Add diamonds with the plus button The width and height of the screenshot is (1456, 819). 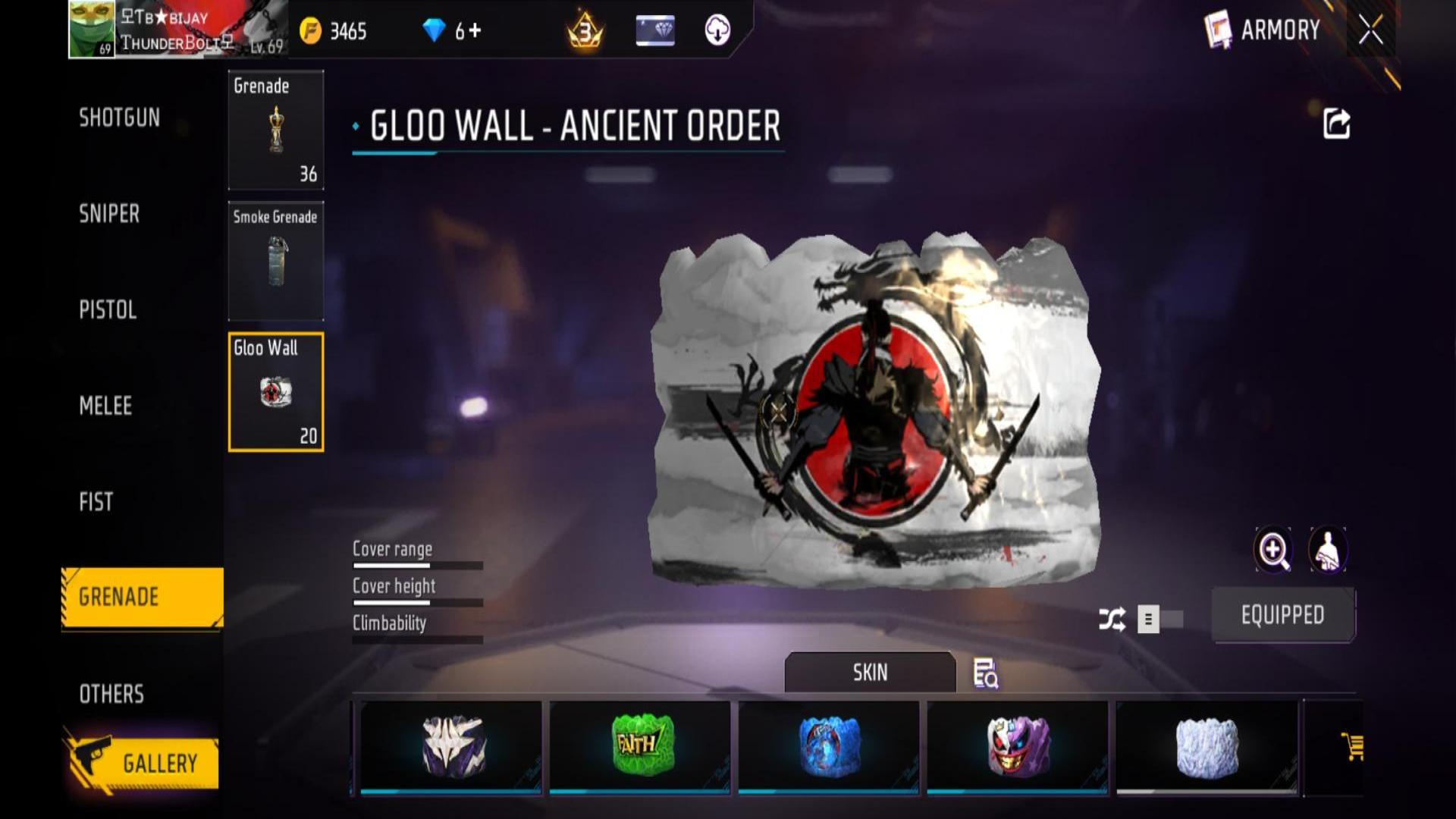point(475,30)
